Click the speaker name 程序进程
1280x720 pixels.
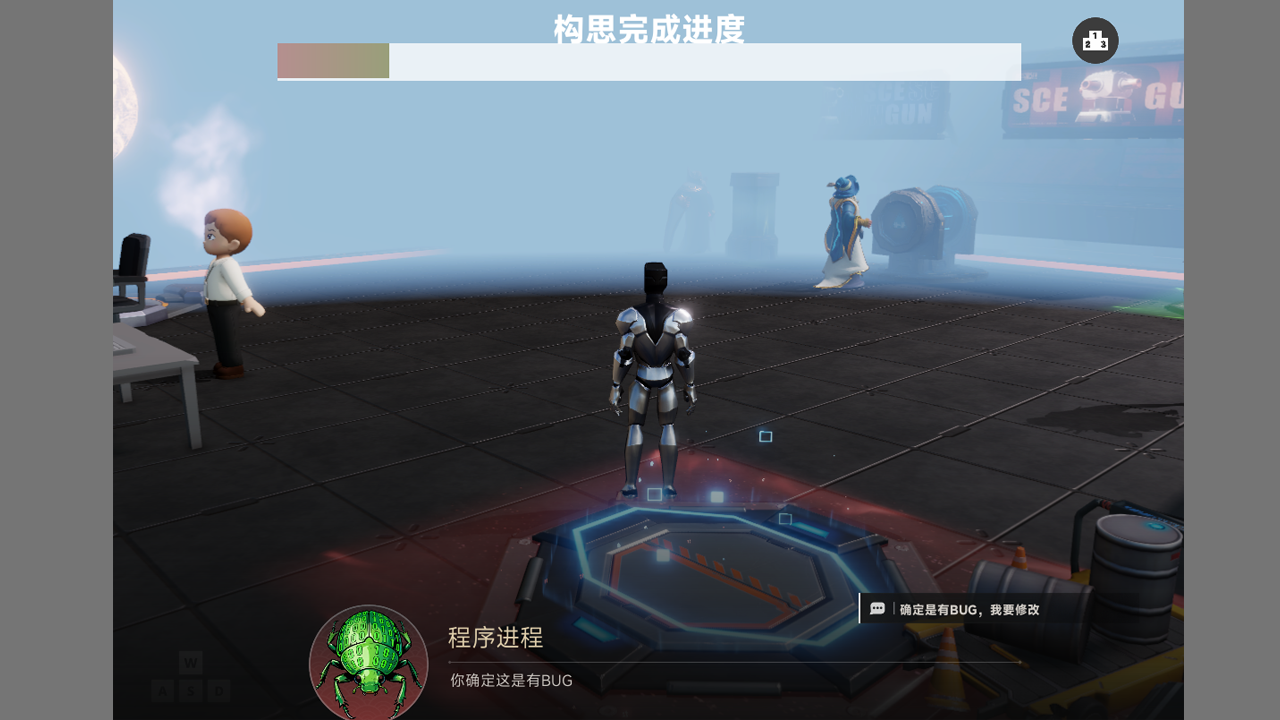pyautogui.click(x=492, y=638)
